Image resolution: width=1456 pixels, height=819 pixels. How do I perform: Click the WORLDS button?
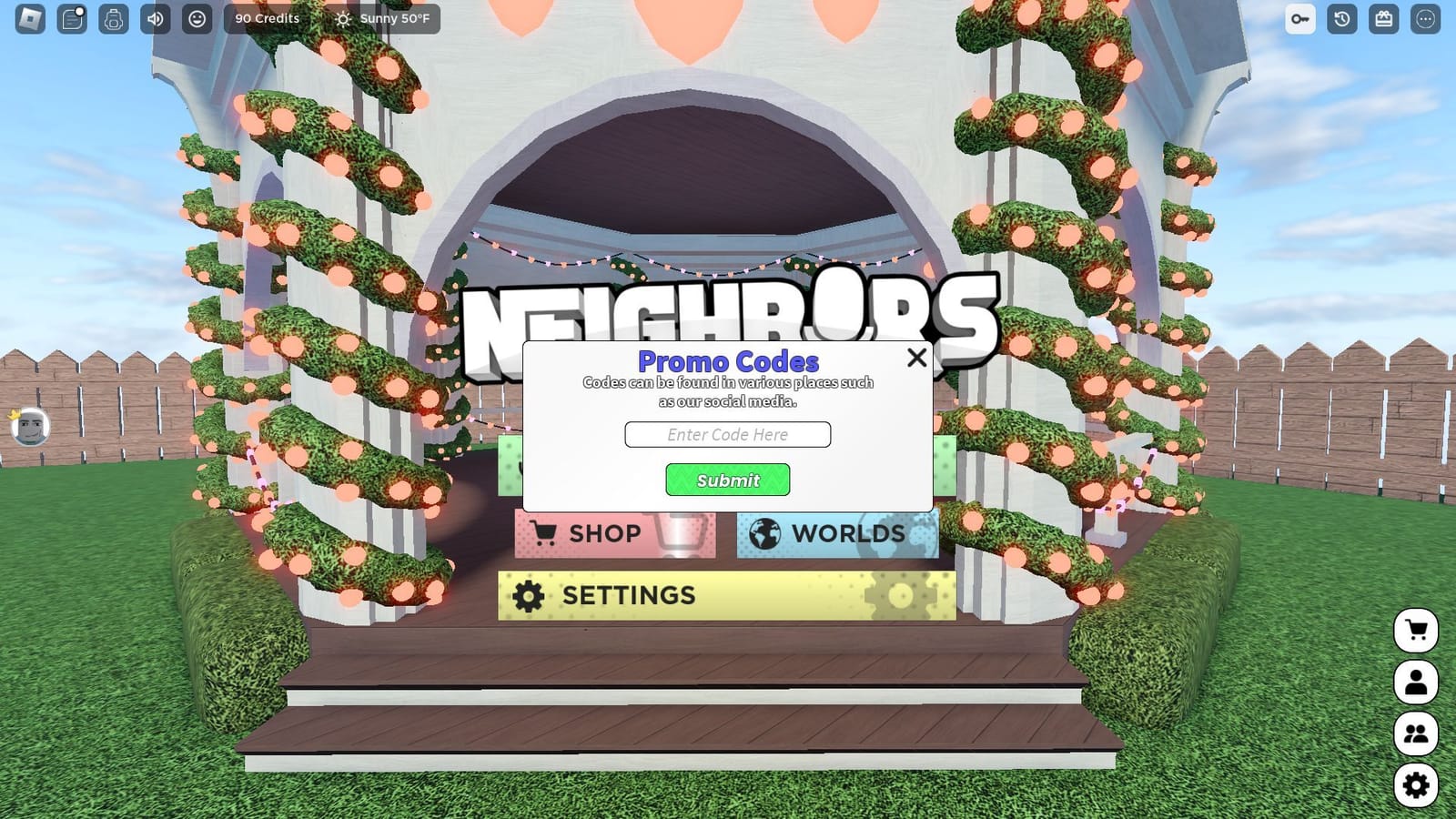click(835, 533)
